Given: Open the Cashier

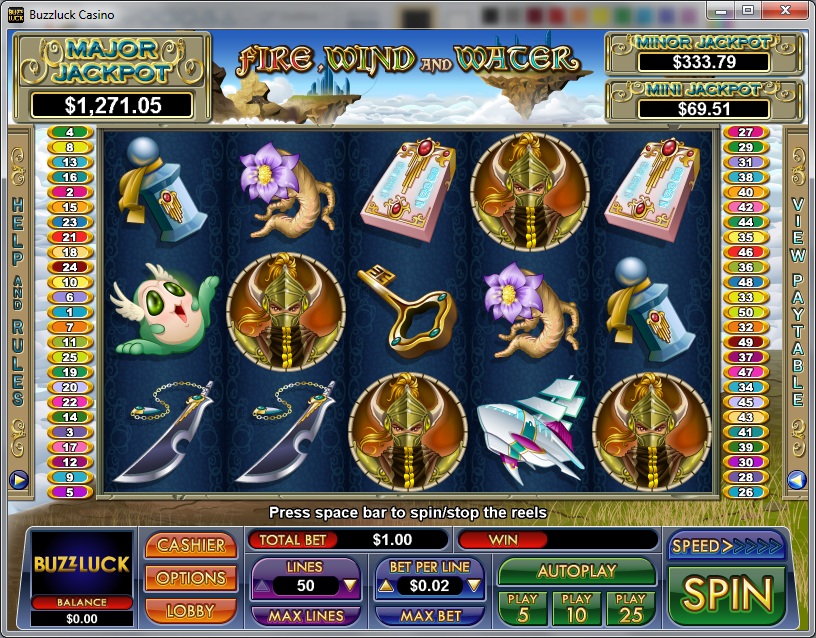Looking at the screenshot, I should pos(190,545).
